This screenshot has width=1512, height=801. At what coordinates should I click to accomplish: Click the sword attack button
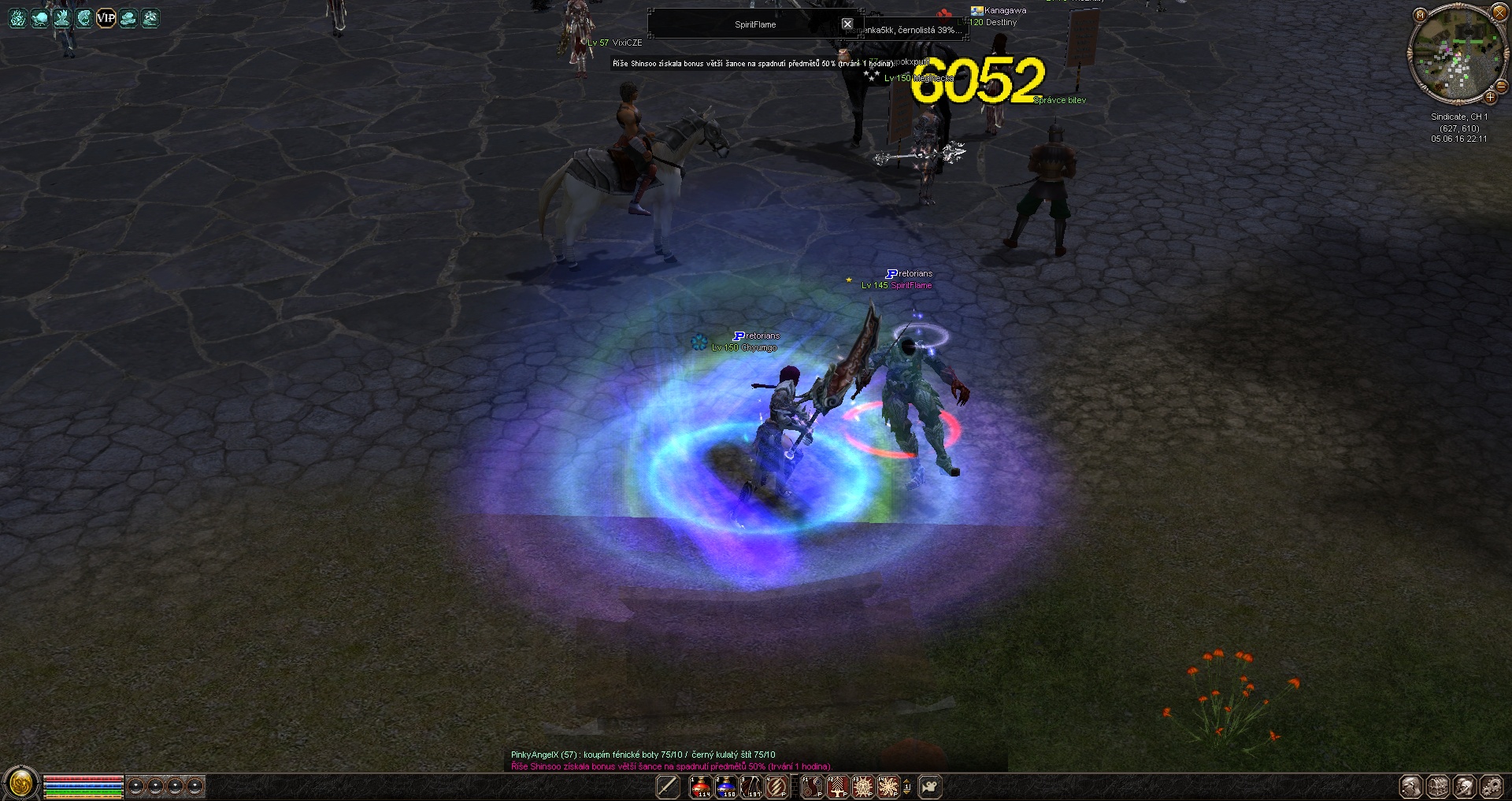[668, 786]
